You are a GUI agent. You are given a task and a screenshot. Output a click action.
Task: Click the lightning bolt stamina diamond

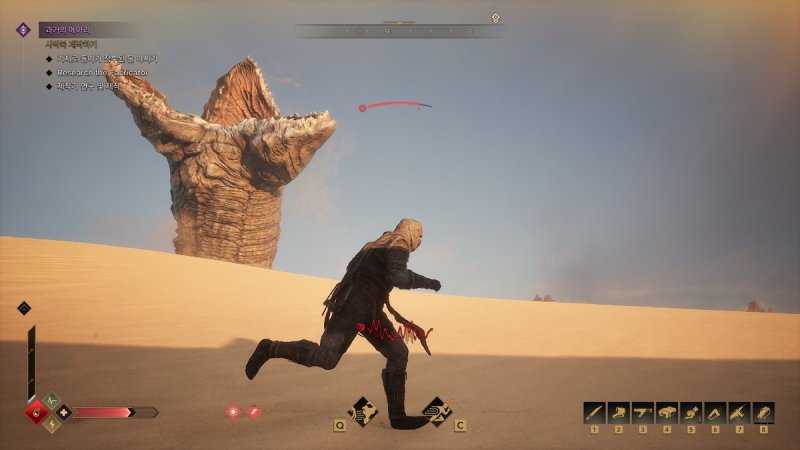(51, 424)
